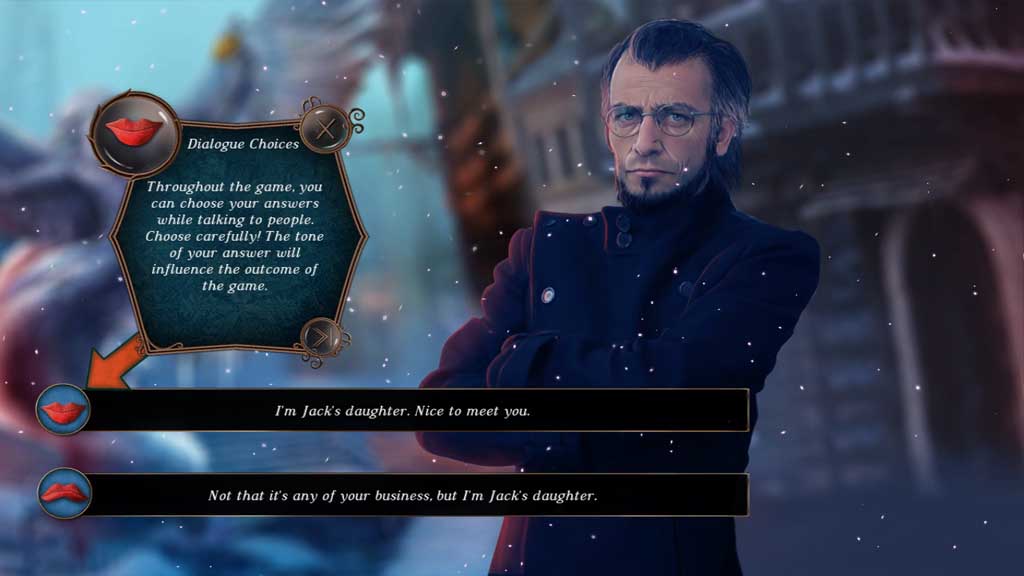The image size is (1024, 576).
Task: Close the Dialogue Choices tutorial popup
Action: [x=326, y=128]
